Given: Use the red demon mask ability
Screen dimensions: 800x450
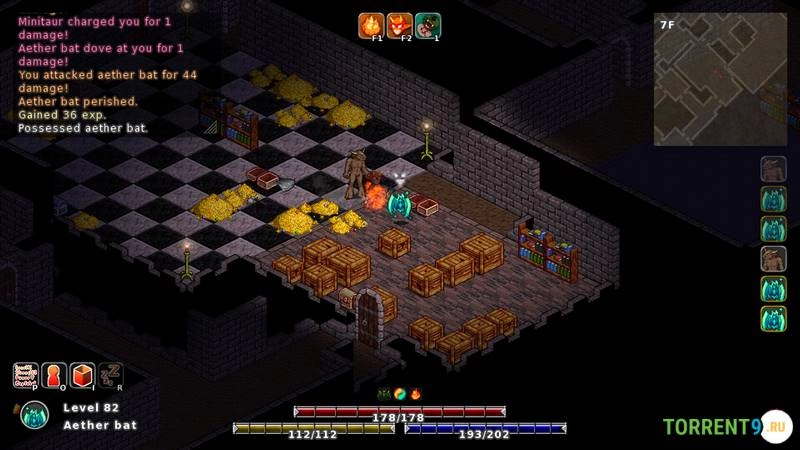Looking at the screenshot, I should click(400, 25).
